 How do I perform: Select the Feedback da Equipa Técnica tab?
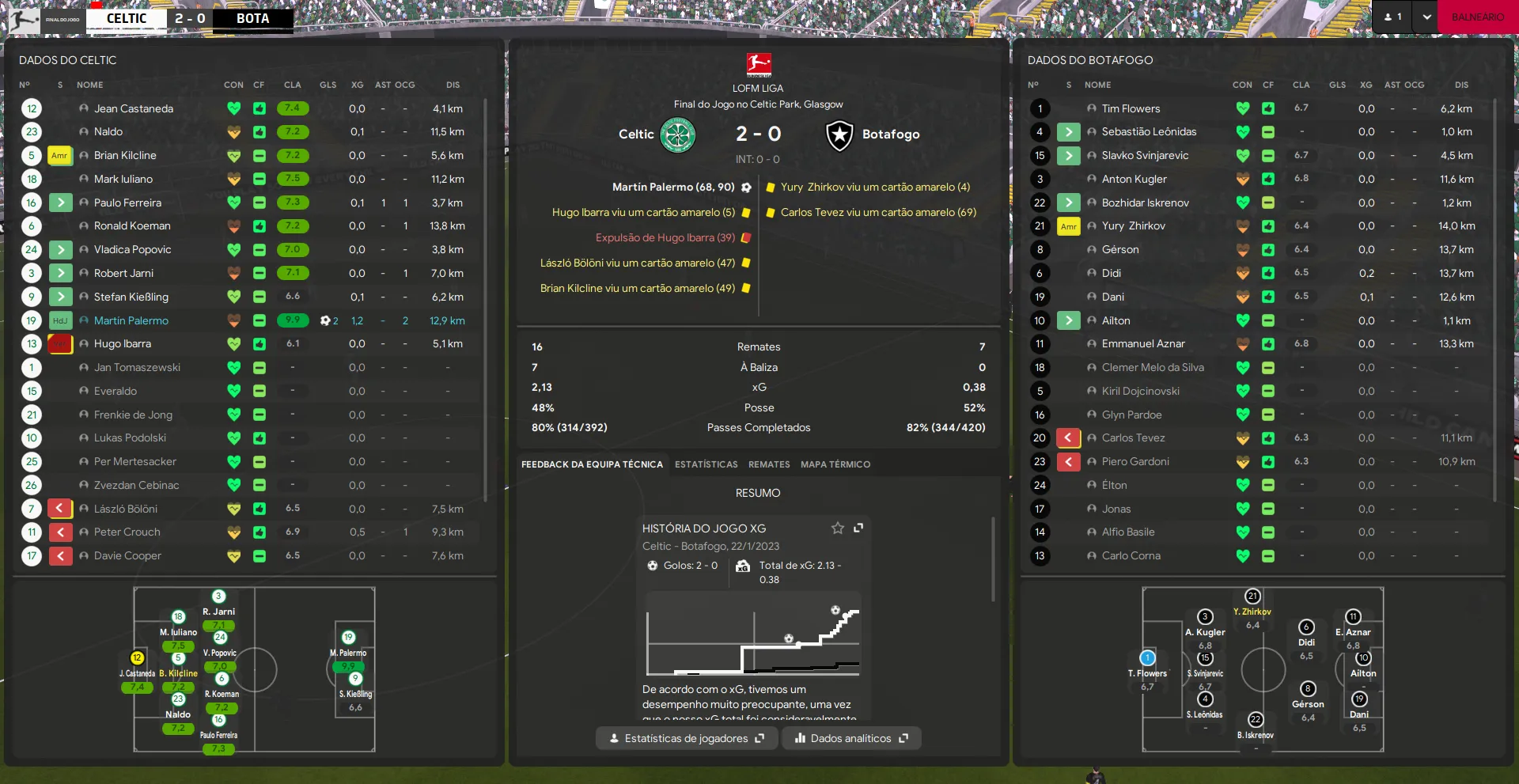[592, 464]
